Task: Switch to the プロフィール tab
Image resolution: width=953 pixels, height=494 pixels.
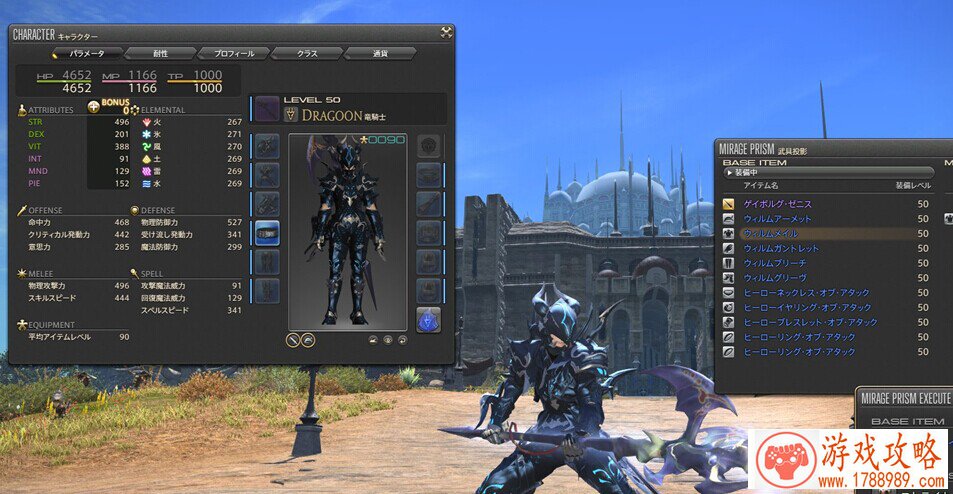Action: [x=234, y=53]
